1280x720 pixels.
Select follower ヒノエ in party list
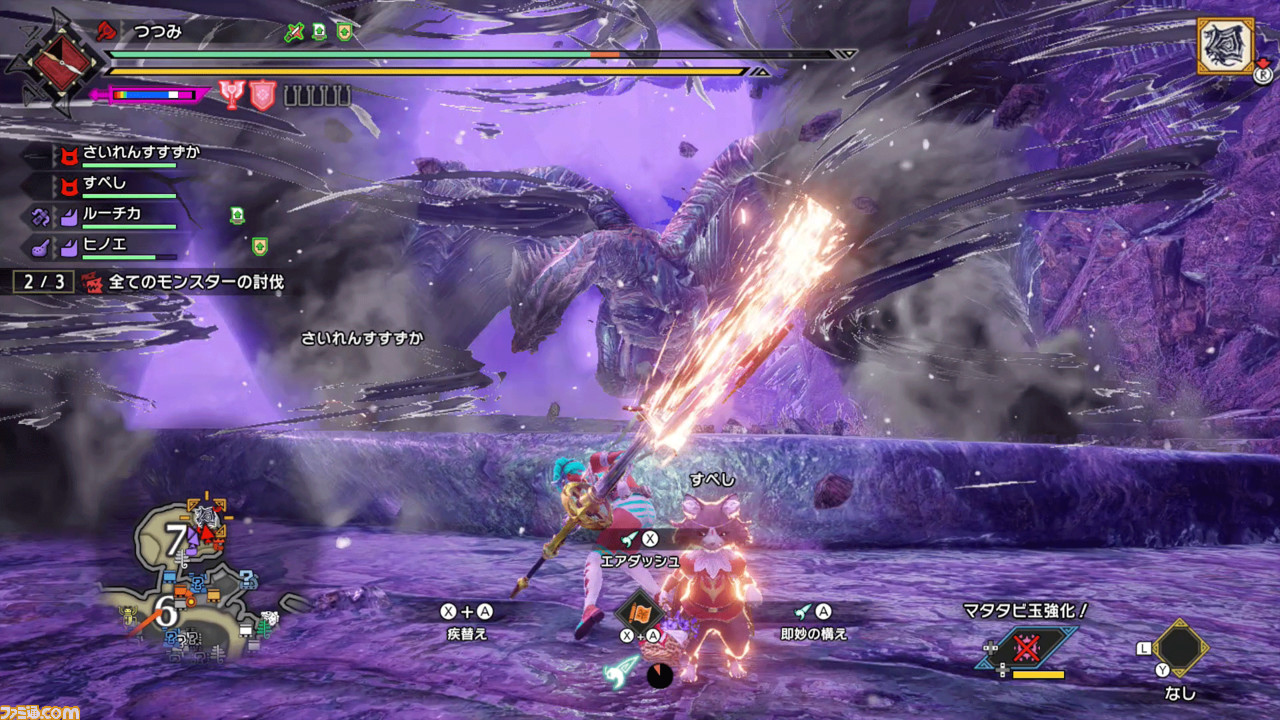click(x=104, y=245)
